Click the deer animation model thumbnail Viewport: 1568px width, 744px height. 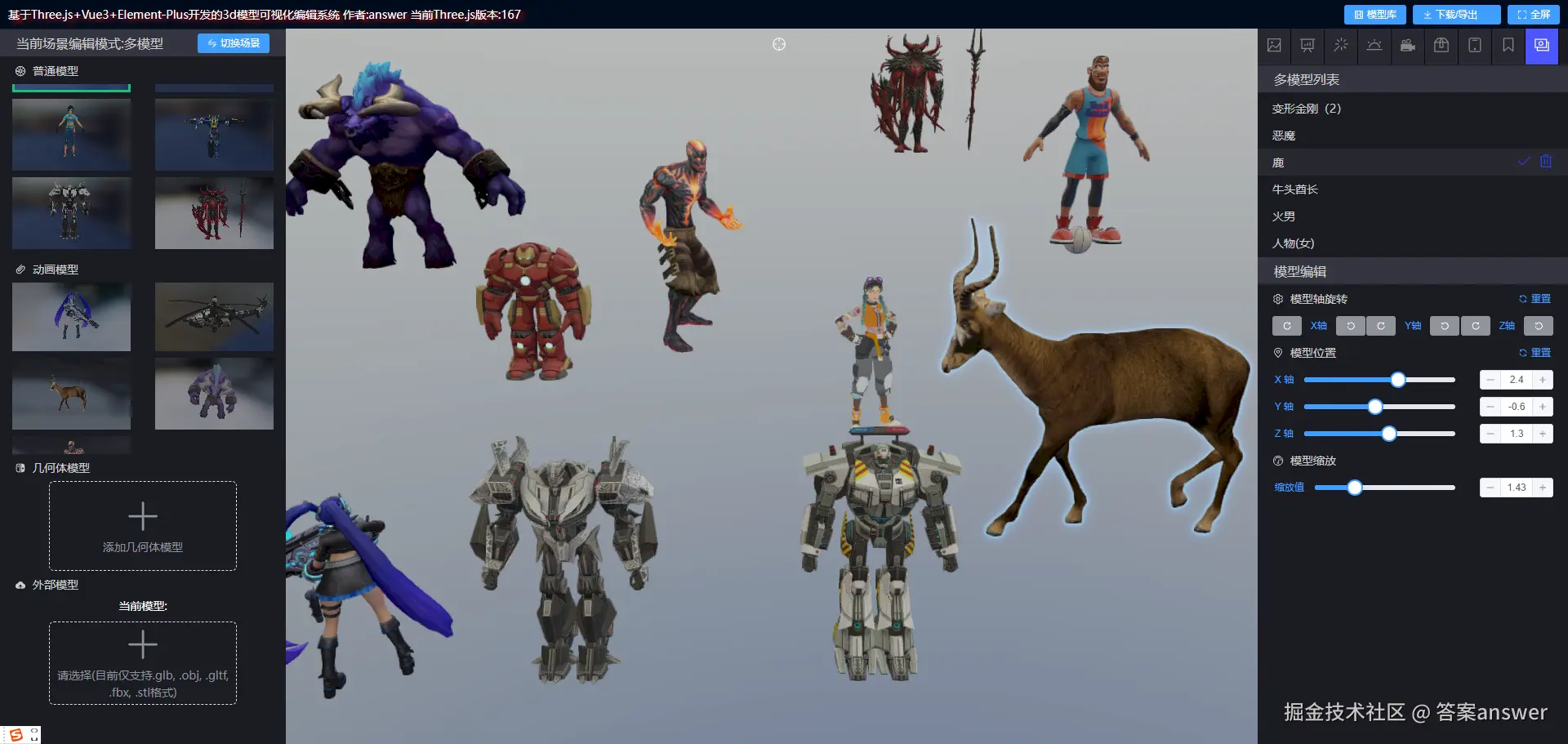point(71,393)
